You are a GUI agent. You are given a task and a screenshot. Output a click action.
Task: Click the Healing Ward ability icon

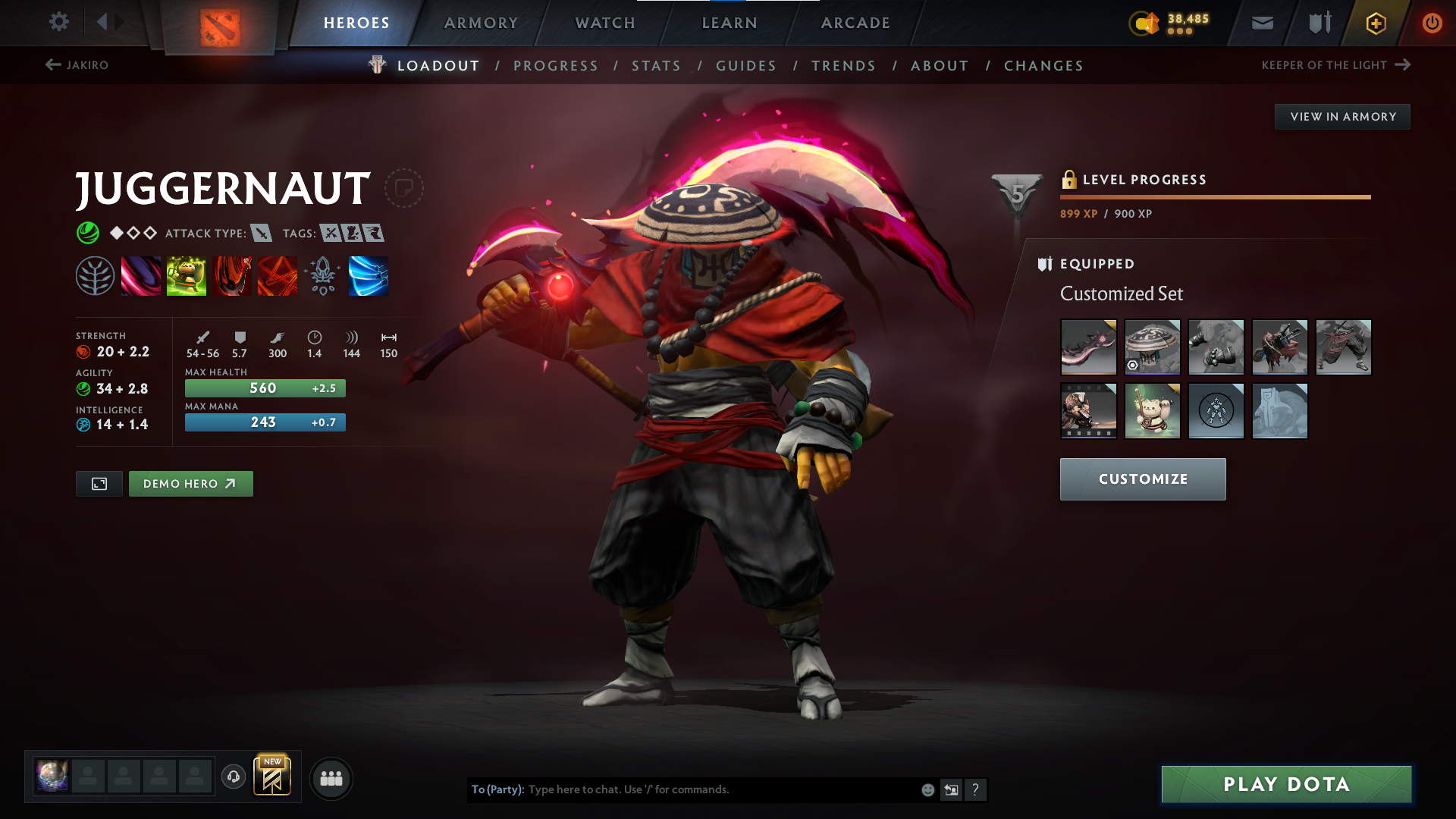pos(187,275)
